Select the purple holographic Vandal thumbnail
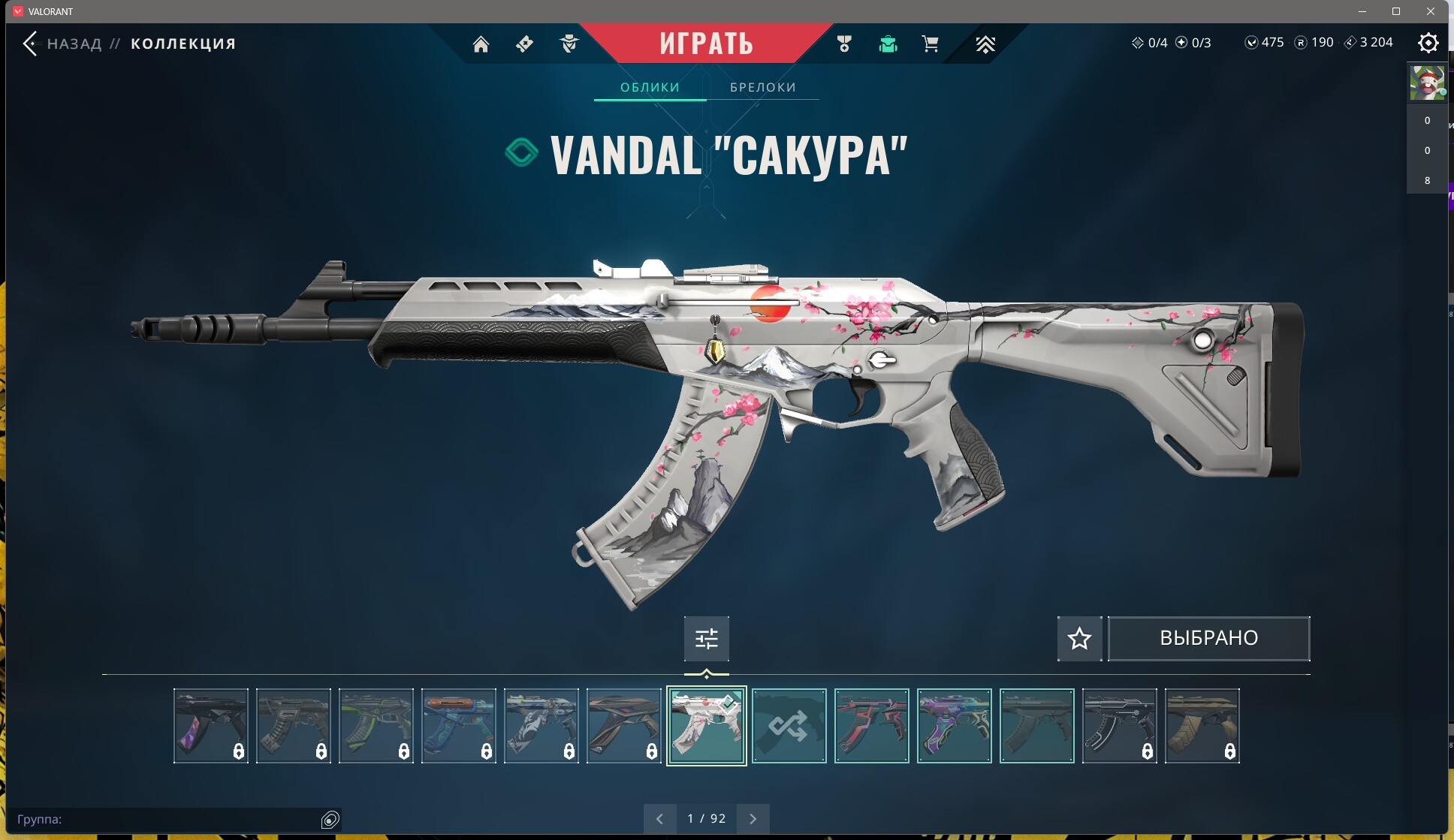 [x=954, y=726]
